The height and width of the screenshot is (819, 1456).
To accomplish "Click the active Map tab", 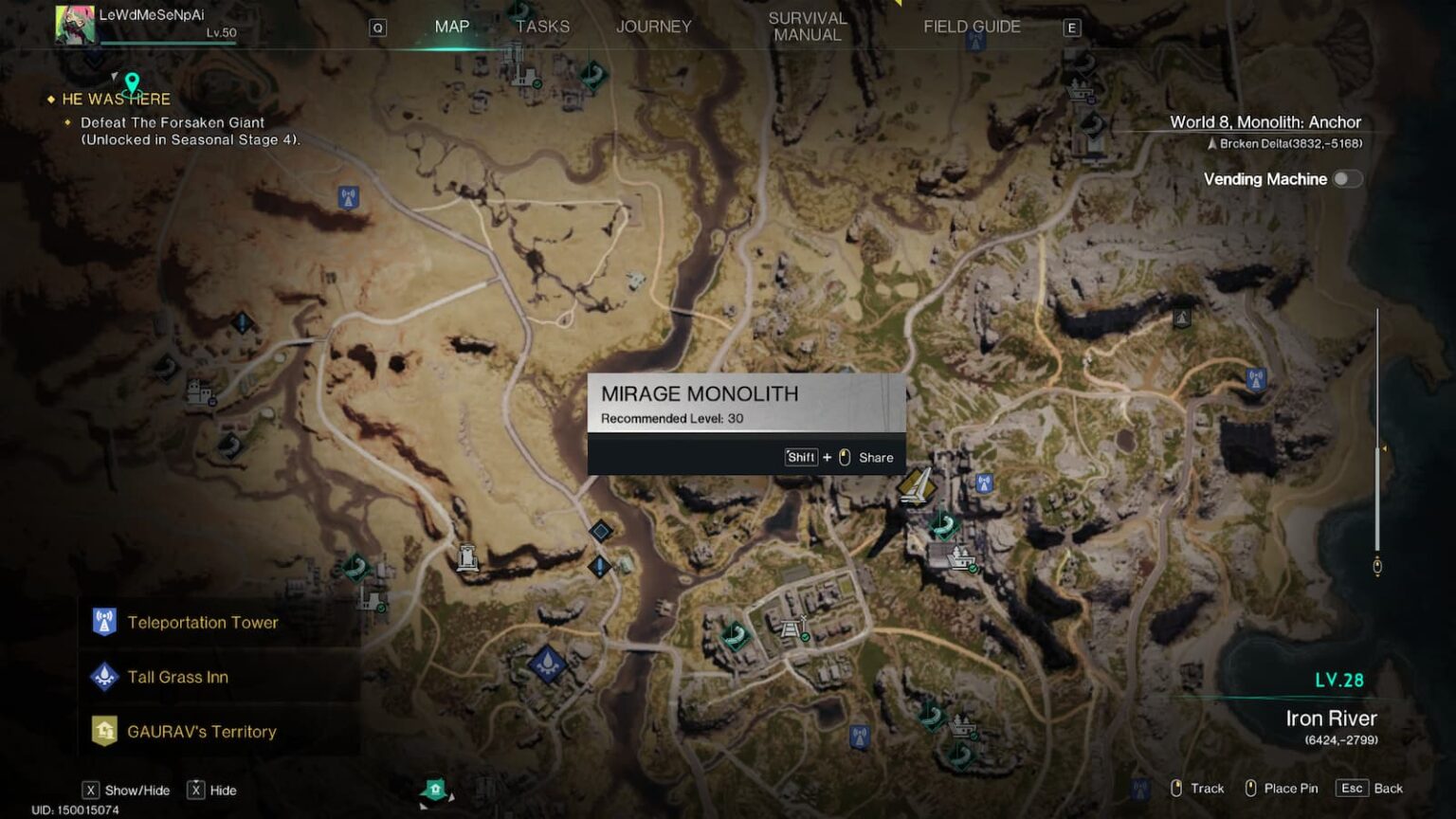I will click(x=451, y=27).
